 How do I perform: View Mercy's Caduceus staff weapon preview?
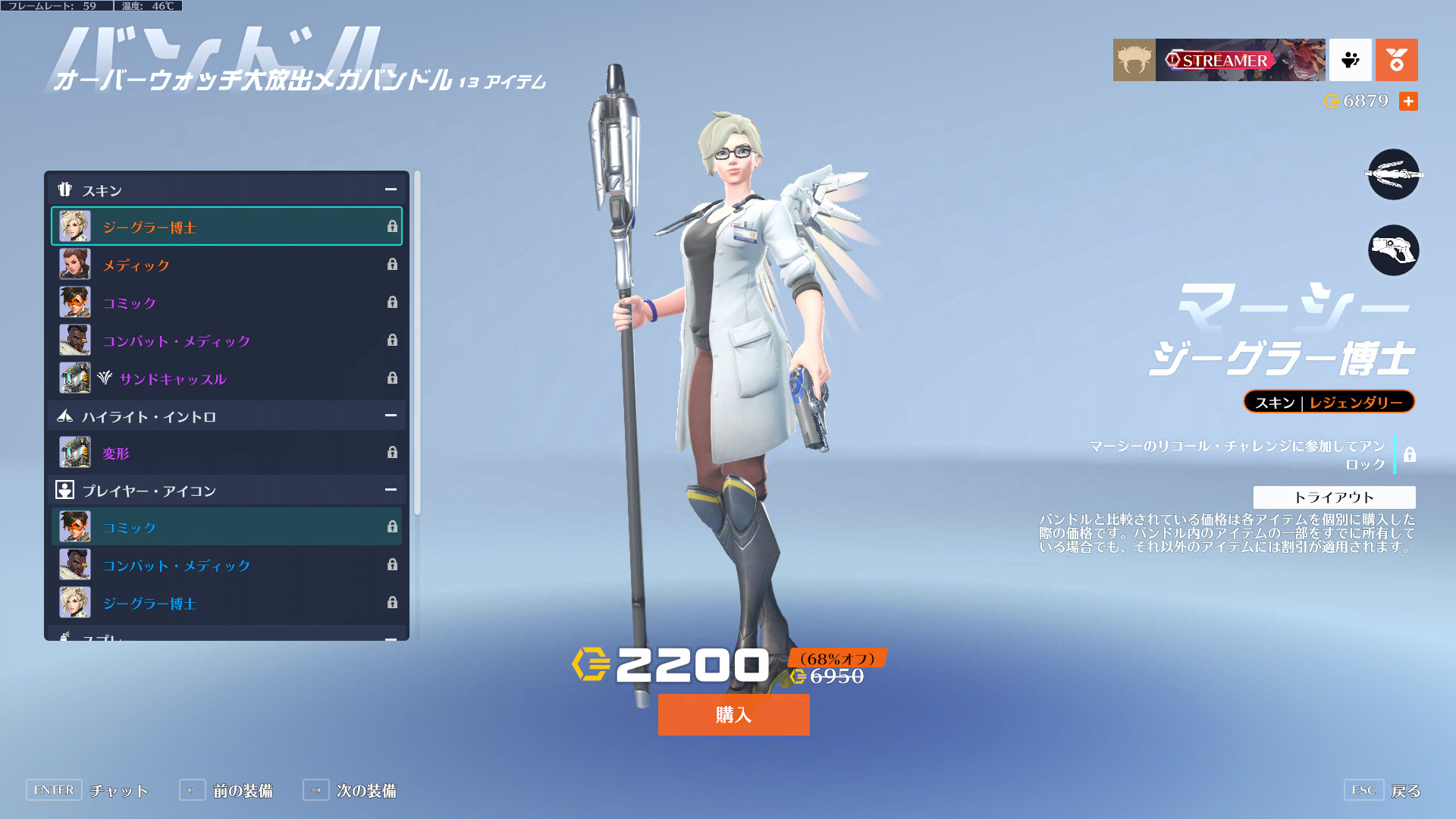click(1393, 174)
